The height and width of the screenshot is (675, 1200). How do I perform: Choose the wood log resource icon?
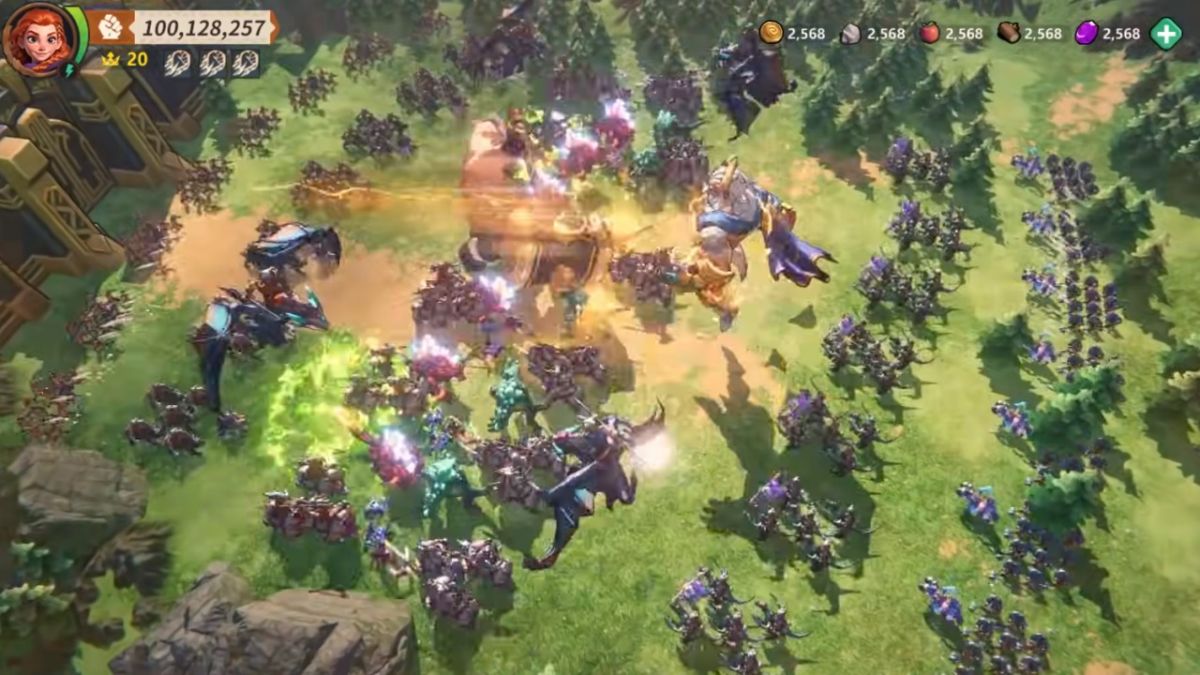pos(1009,33)
